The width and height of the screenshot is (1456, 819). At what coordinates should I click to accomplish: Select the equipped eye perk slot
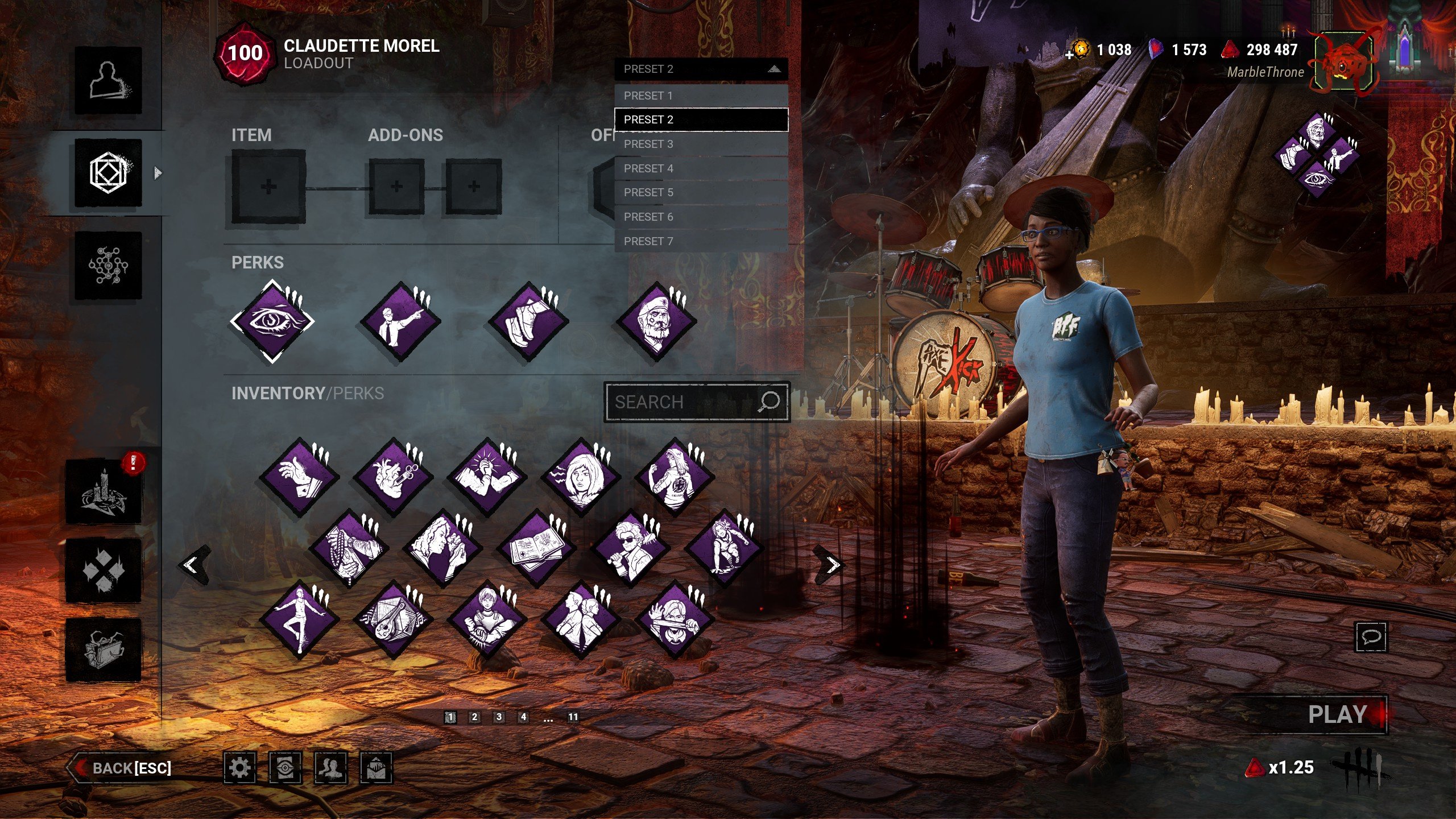point(272,322)
